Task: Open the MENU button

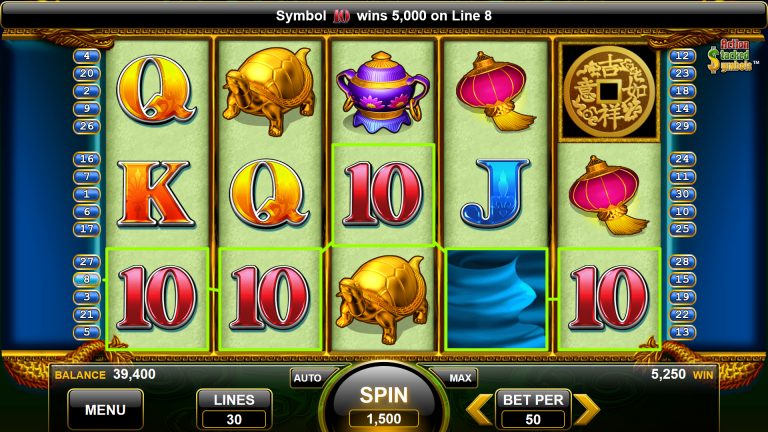Action: tap(105, 409)
